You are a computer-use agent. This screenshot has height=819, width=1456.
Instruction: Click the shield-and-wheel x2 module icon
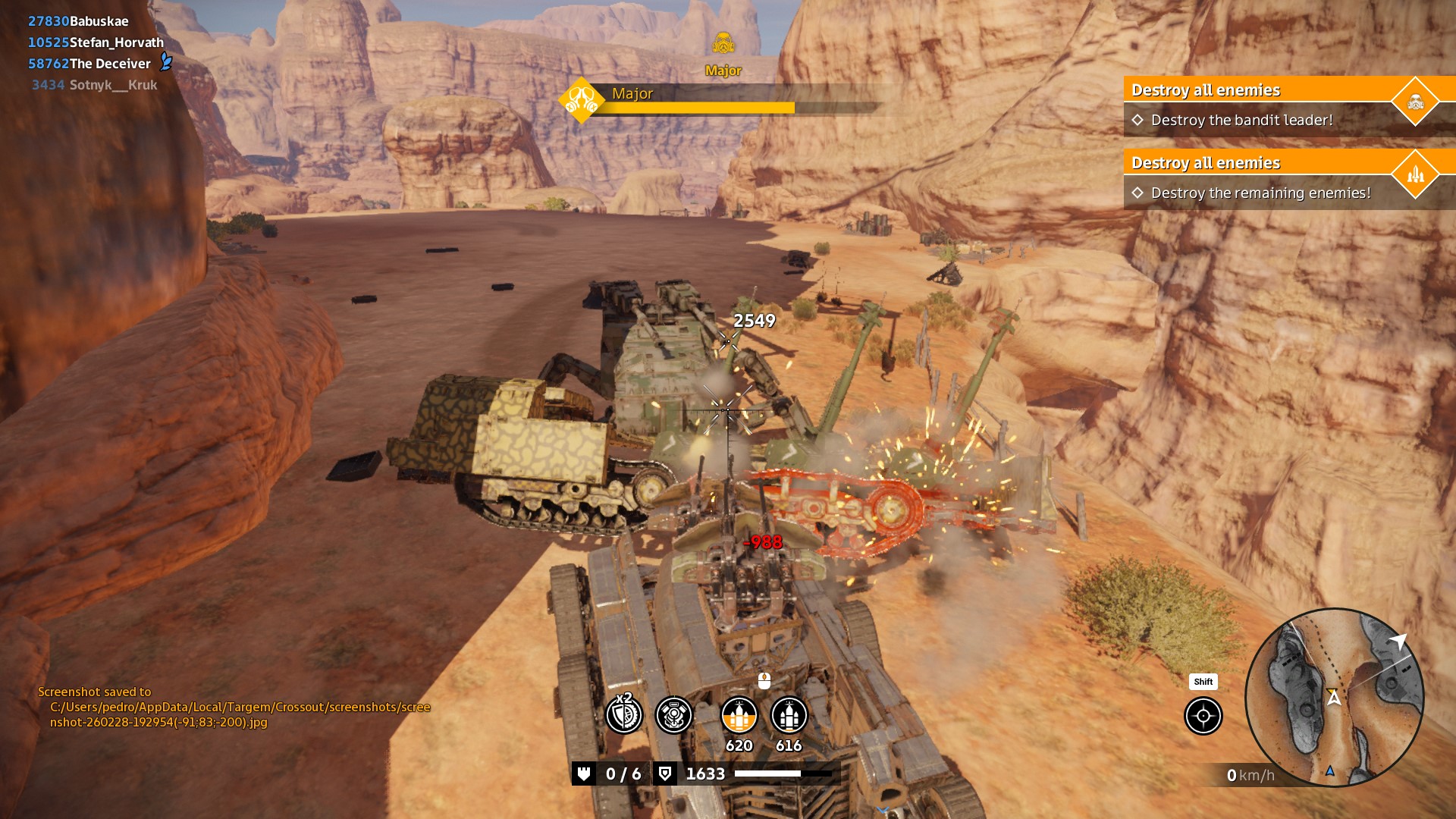pyautogui.click(x=624, y=715)
